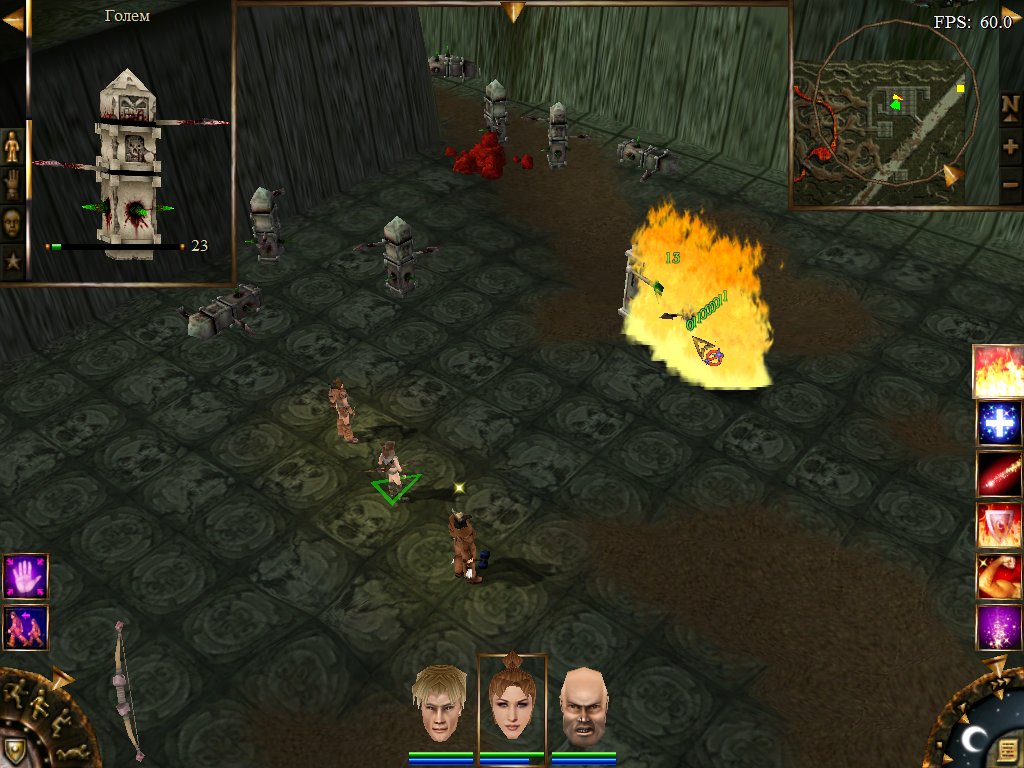Cast the flexed arm strength spell
The image size is (1024, 768).
pyautogui.click(x=998, y=577)
